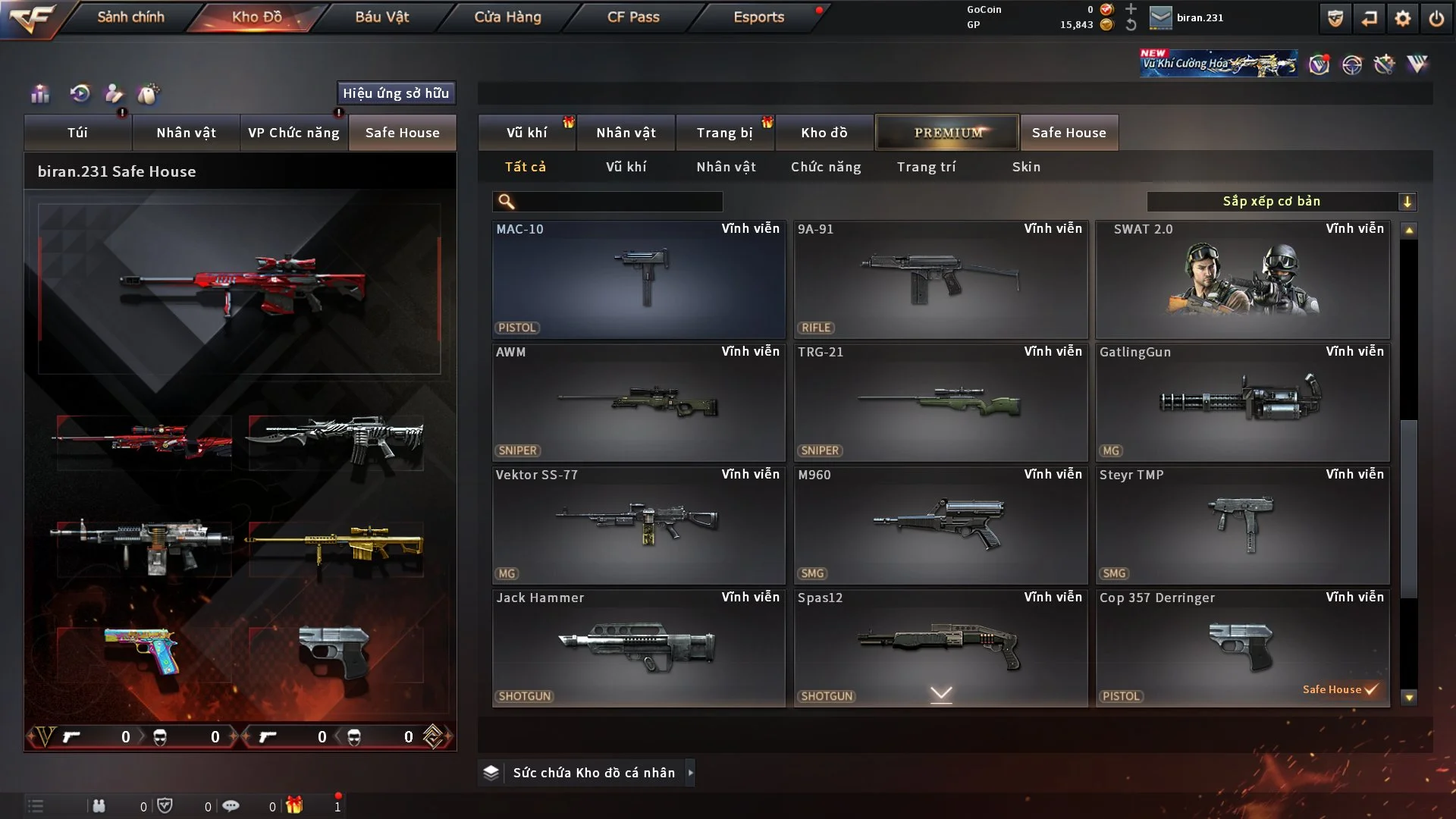
Task: Pick the SWAT 2.0 character tile
Action: click(x=1242, y=279)
